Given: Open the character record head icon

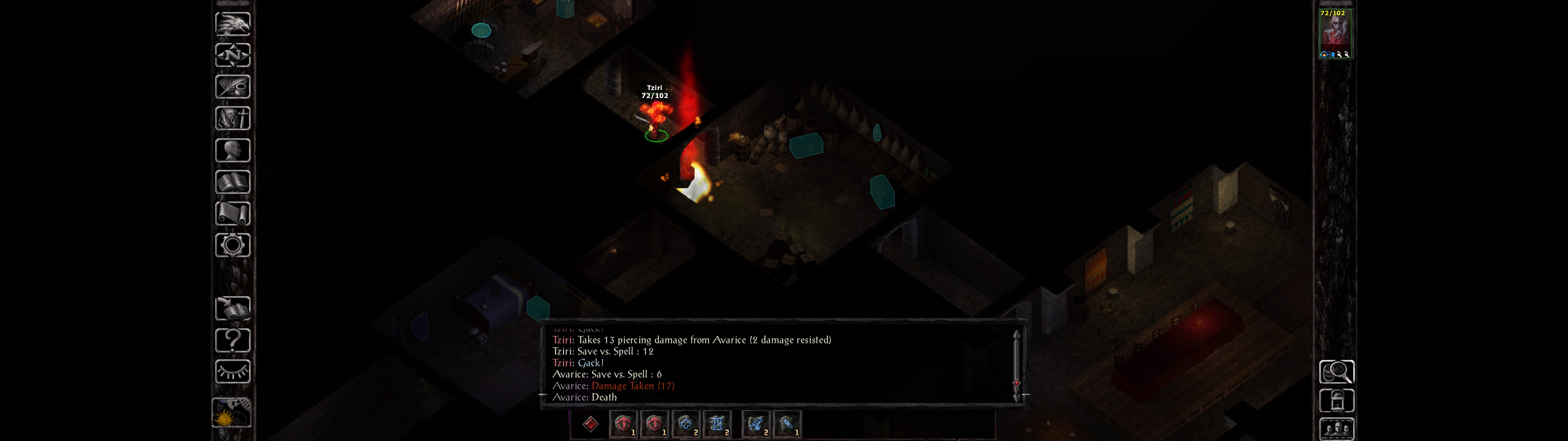Looking at the screenshot, I should [232, 150].
